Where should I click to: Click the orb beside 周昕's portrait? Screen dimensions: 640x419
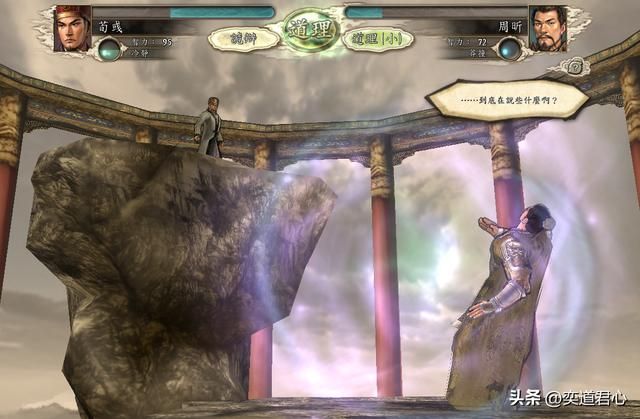pyautogui.click(x=510, y=48)
